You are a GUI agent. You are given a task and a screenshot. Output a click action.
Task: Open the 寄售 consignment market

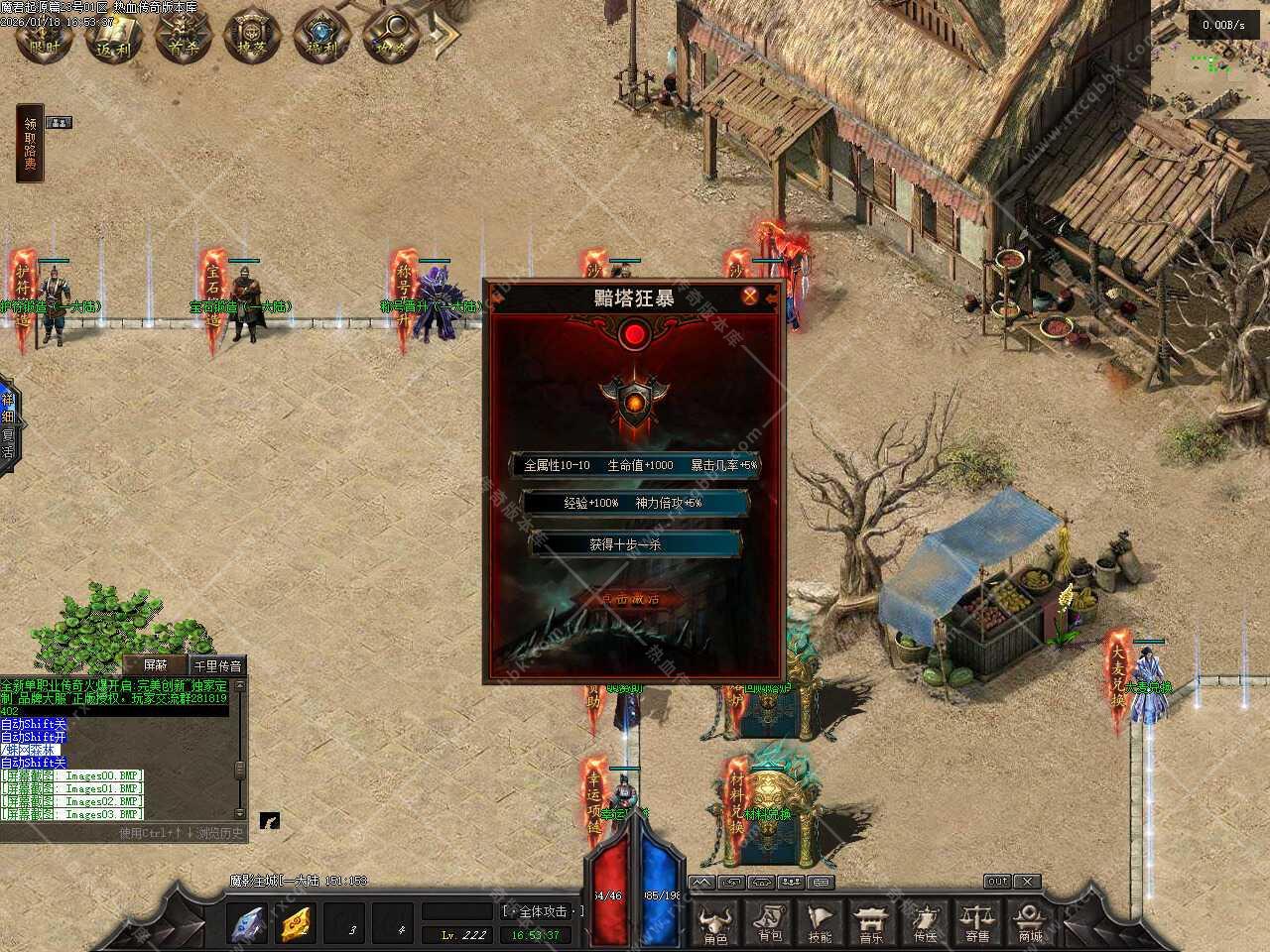[x=977, y=922]
